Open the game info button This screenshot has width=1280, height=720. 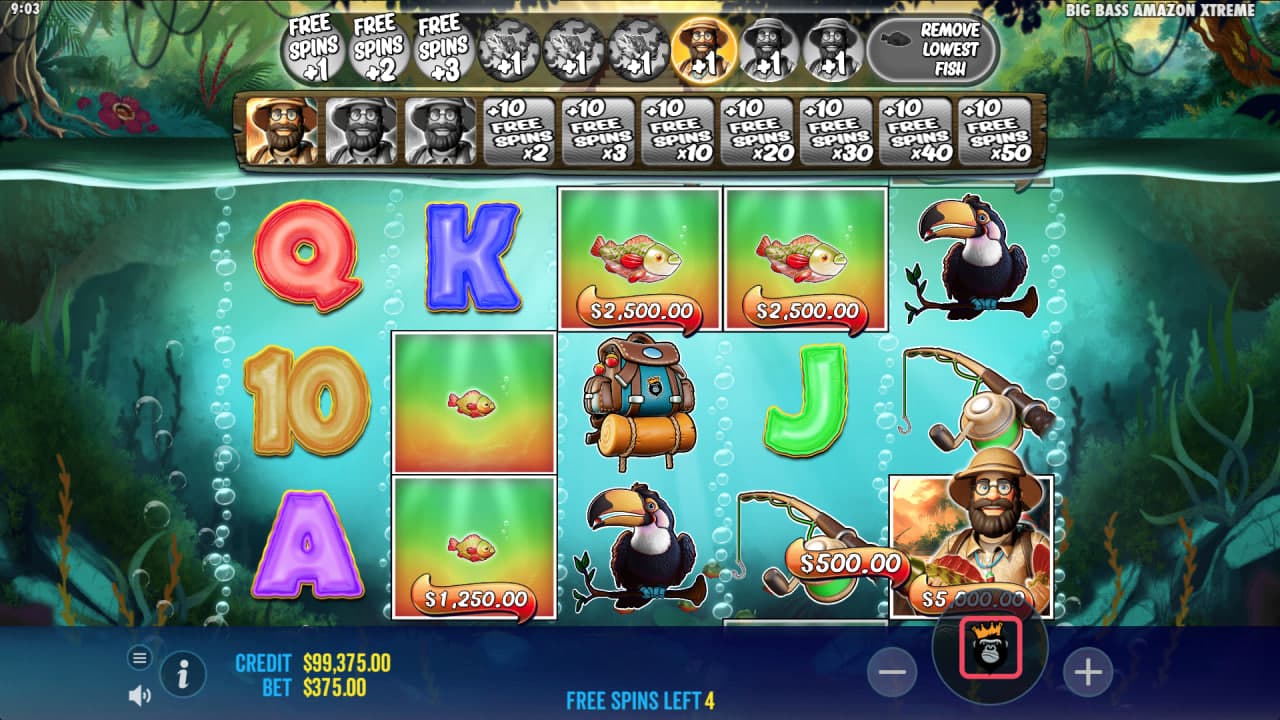183,675
